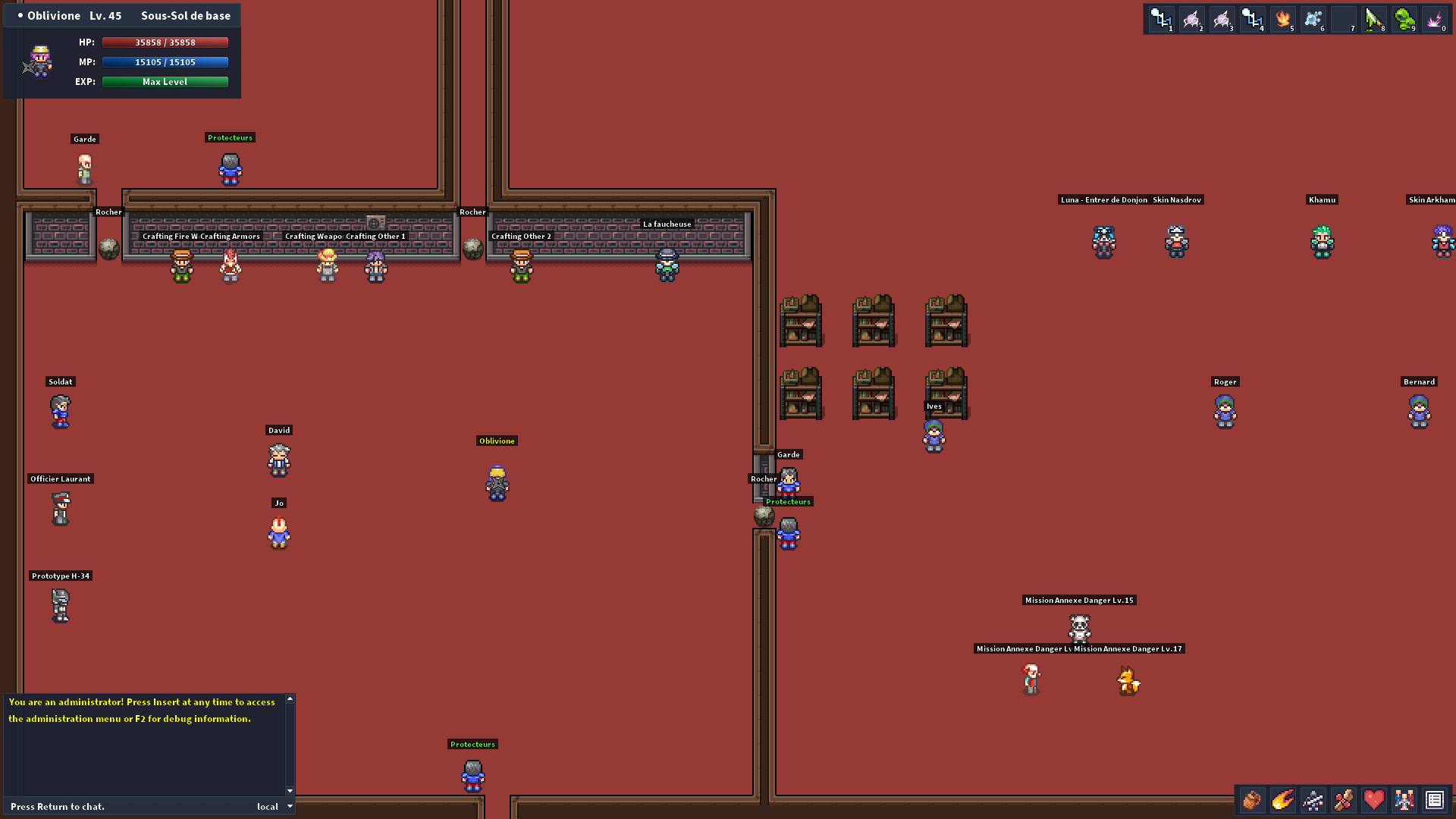Open the party members menu
This screenshot has width=1456, height=819.
(1404, 799)
